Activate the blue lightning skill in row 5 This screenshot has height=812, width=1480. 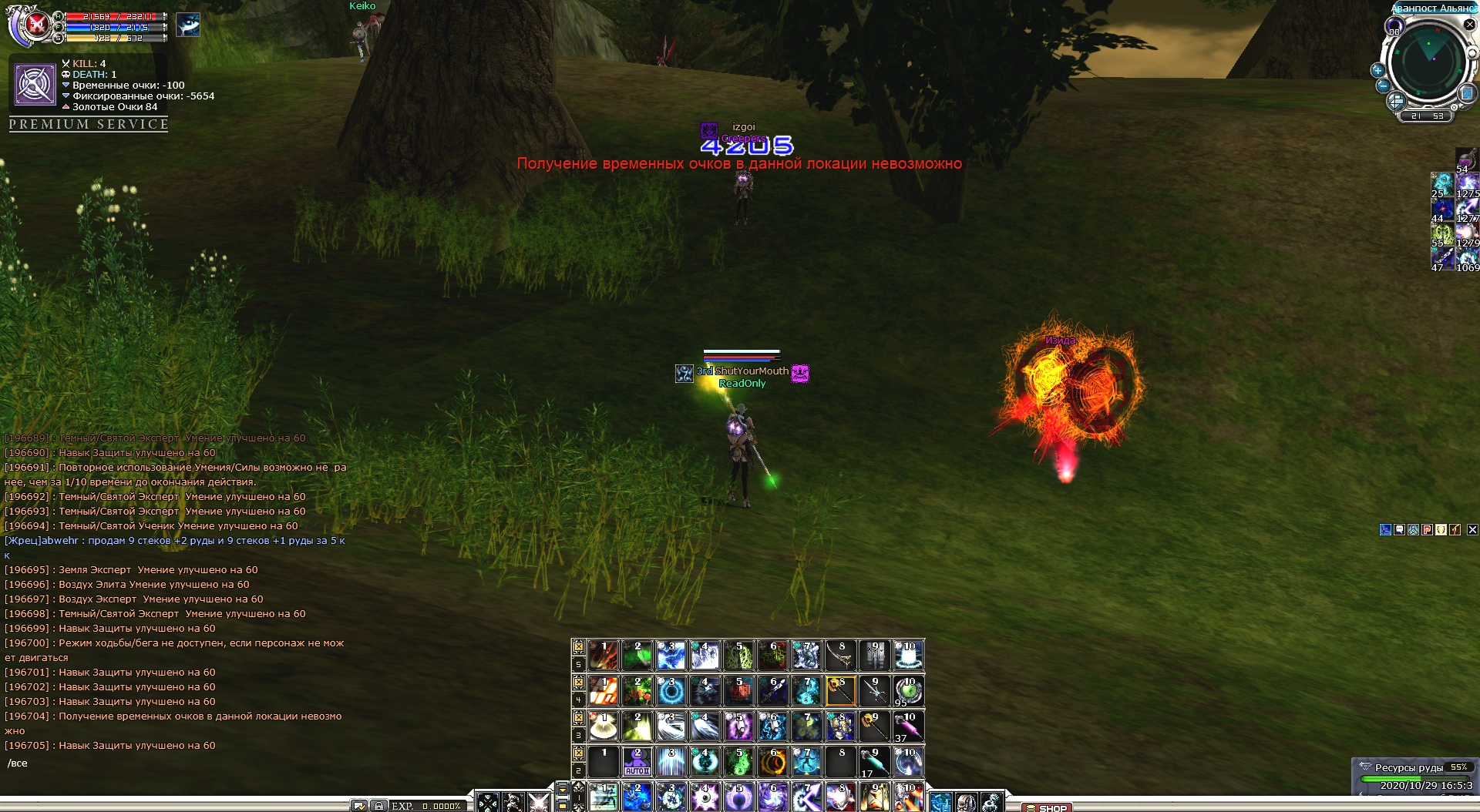pos(671,656)
